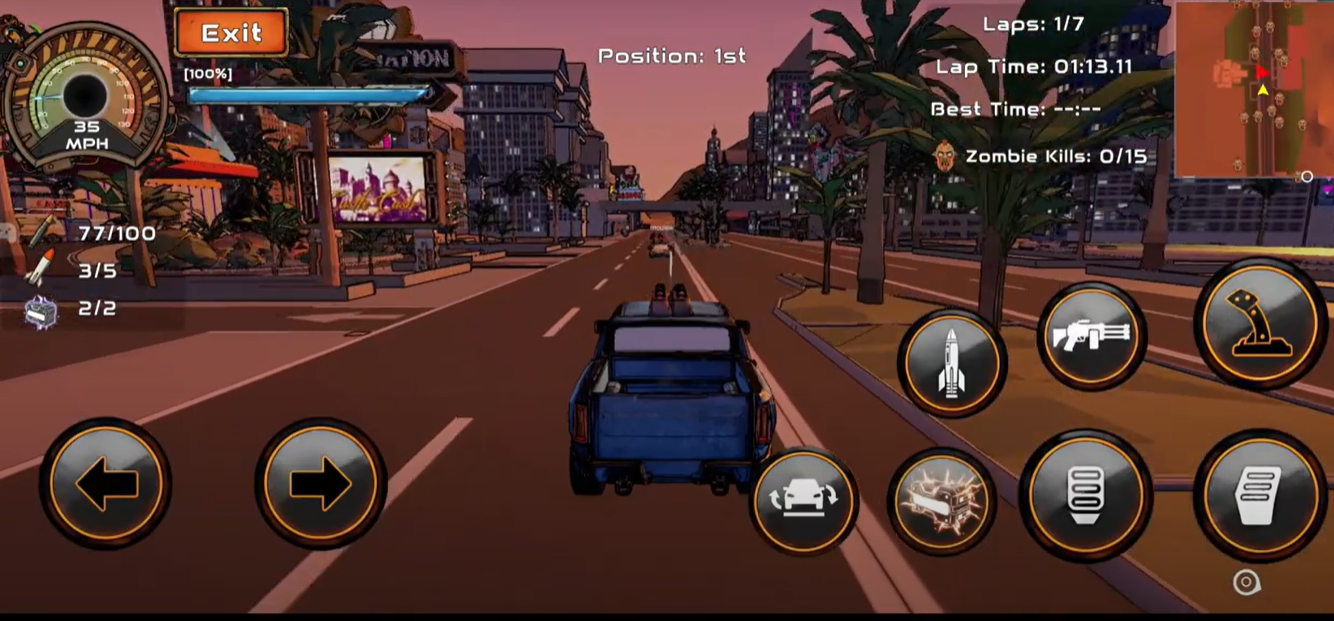
Task: Open the track minimap
Action: pos(1253,89)
